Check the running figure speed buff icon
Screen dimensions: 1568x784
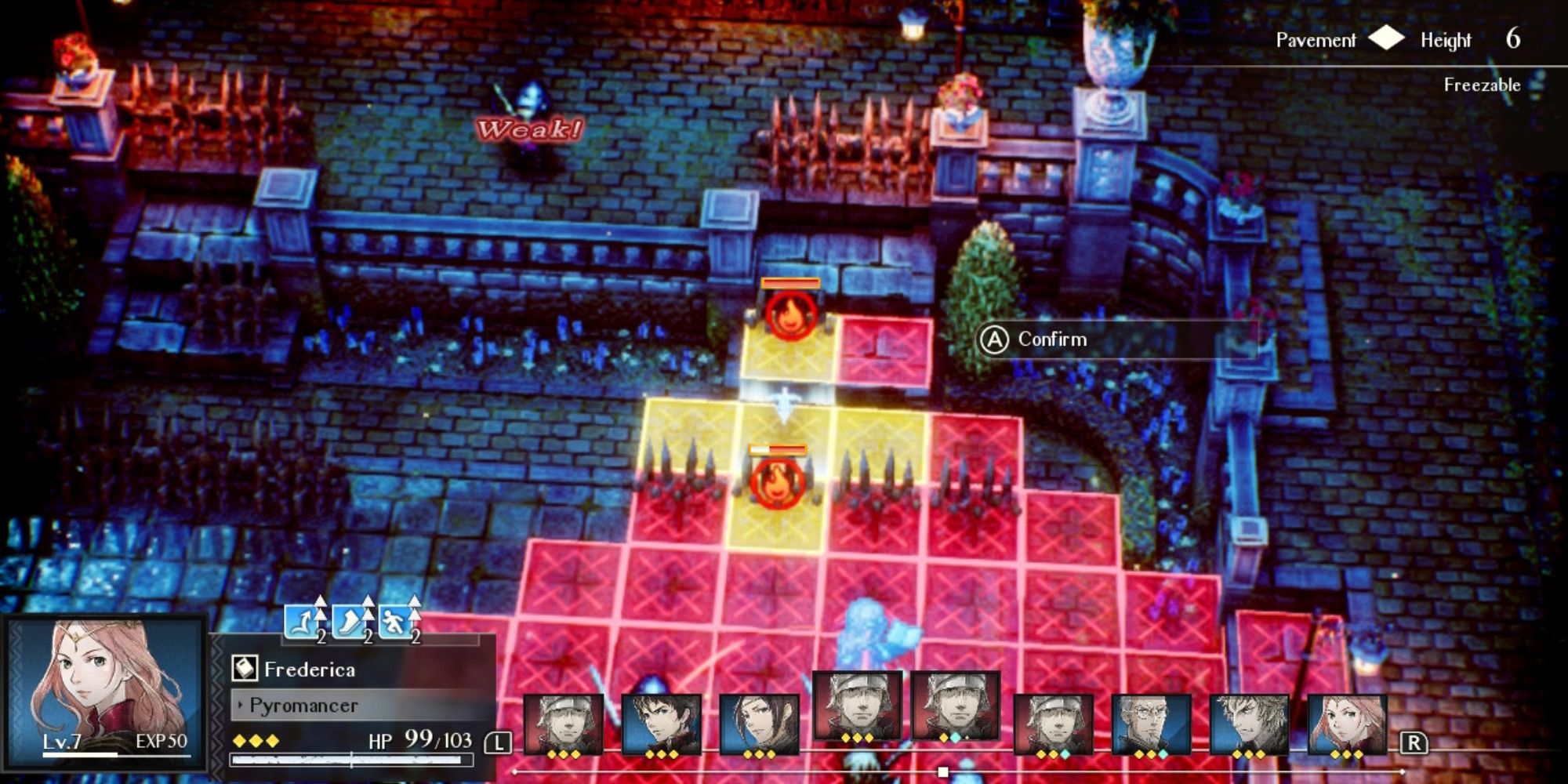click(x=396, y=622)
